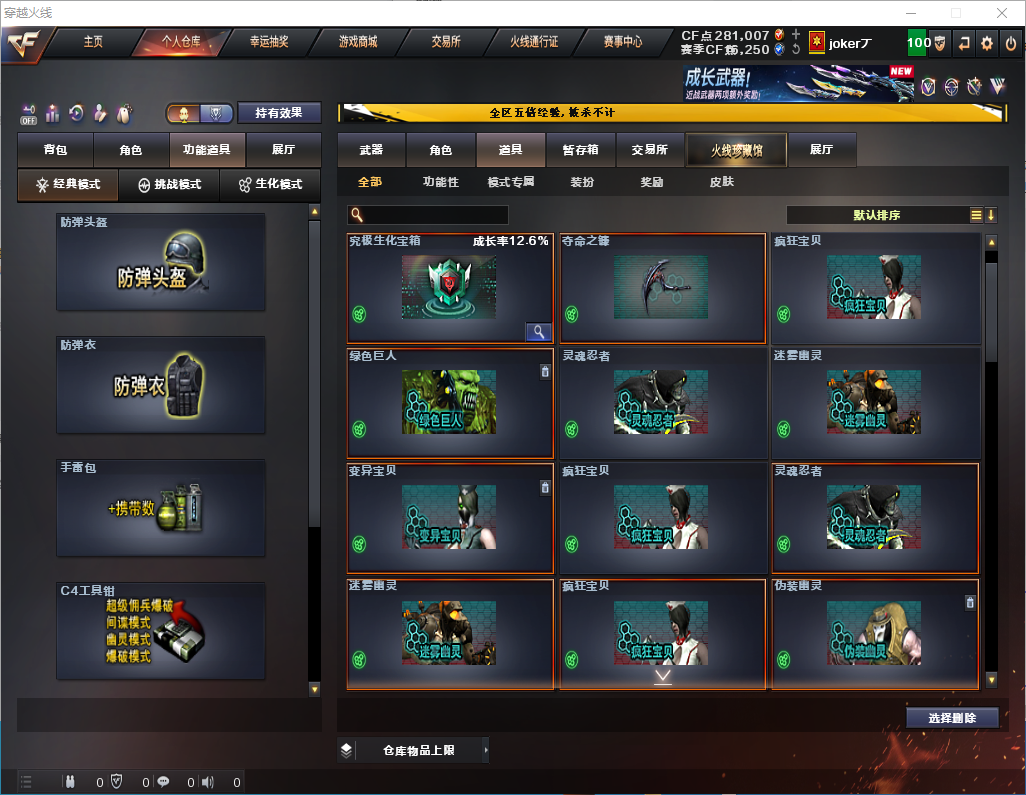This screenshot has width=1026, height=795.
Task: Switch to 挑战模式 challenge mode tab
Action: (x=170, y=185)
